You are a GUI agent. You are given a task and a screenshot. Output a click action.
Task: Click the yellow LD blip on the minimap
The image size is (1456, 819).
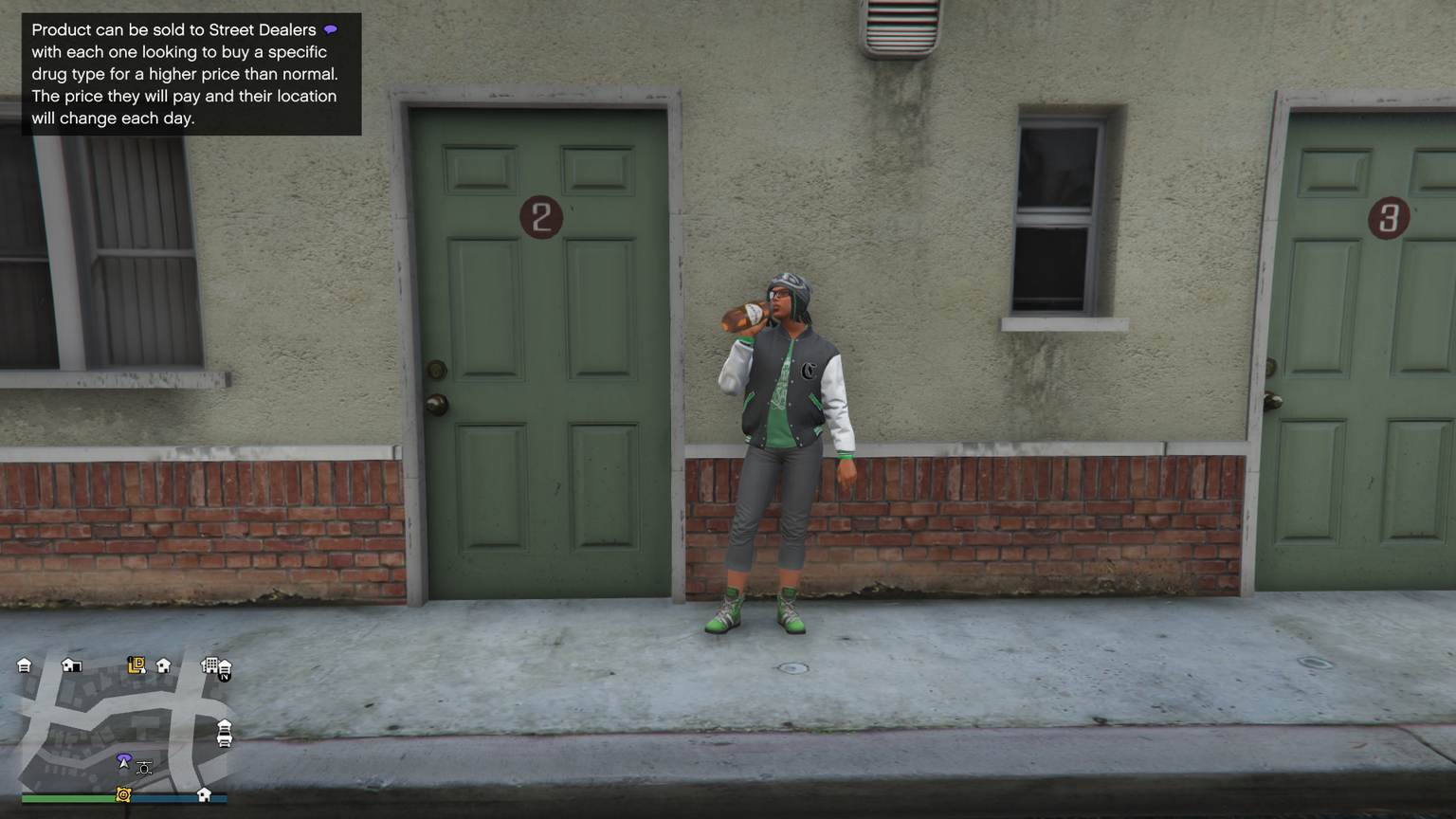click(136, 665)
